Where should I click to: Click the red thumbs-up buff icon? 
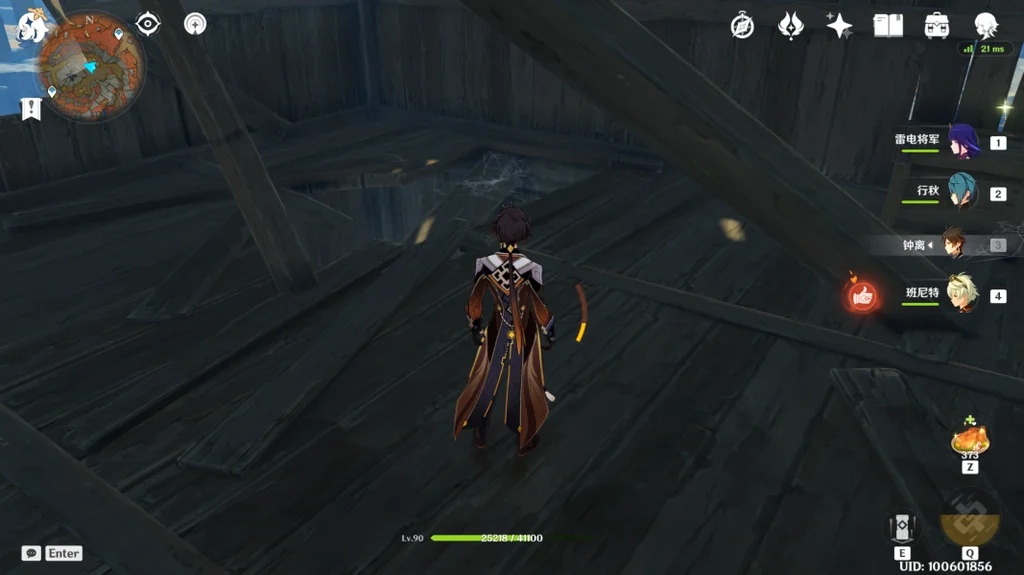pyautogui.click(x=863, y=294)
